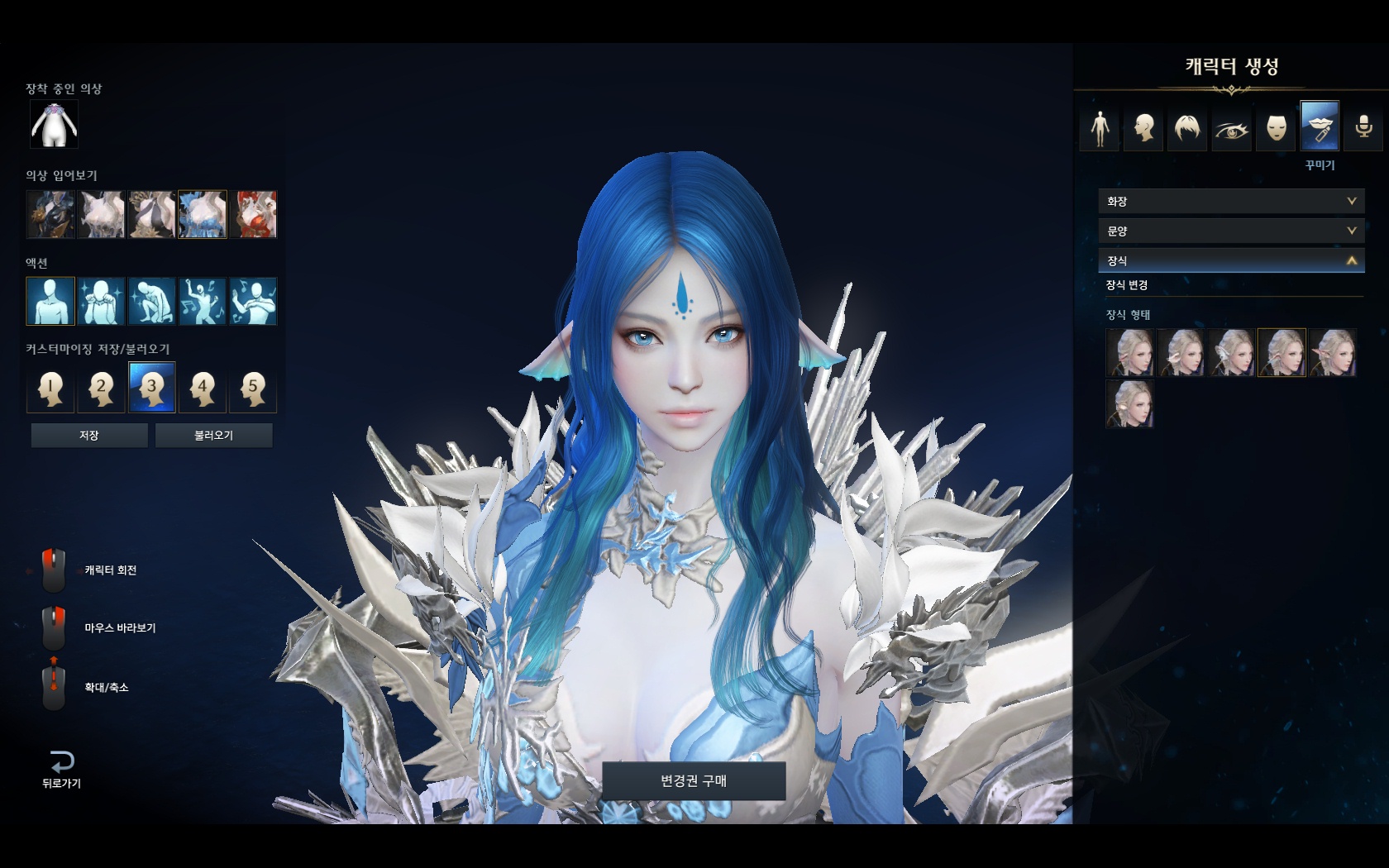Open the eye customization tab

point(1232,127)
